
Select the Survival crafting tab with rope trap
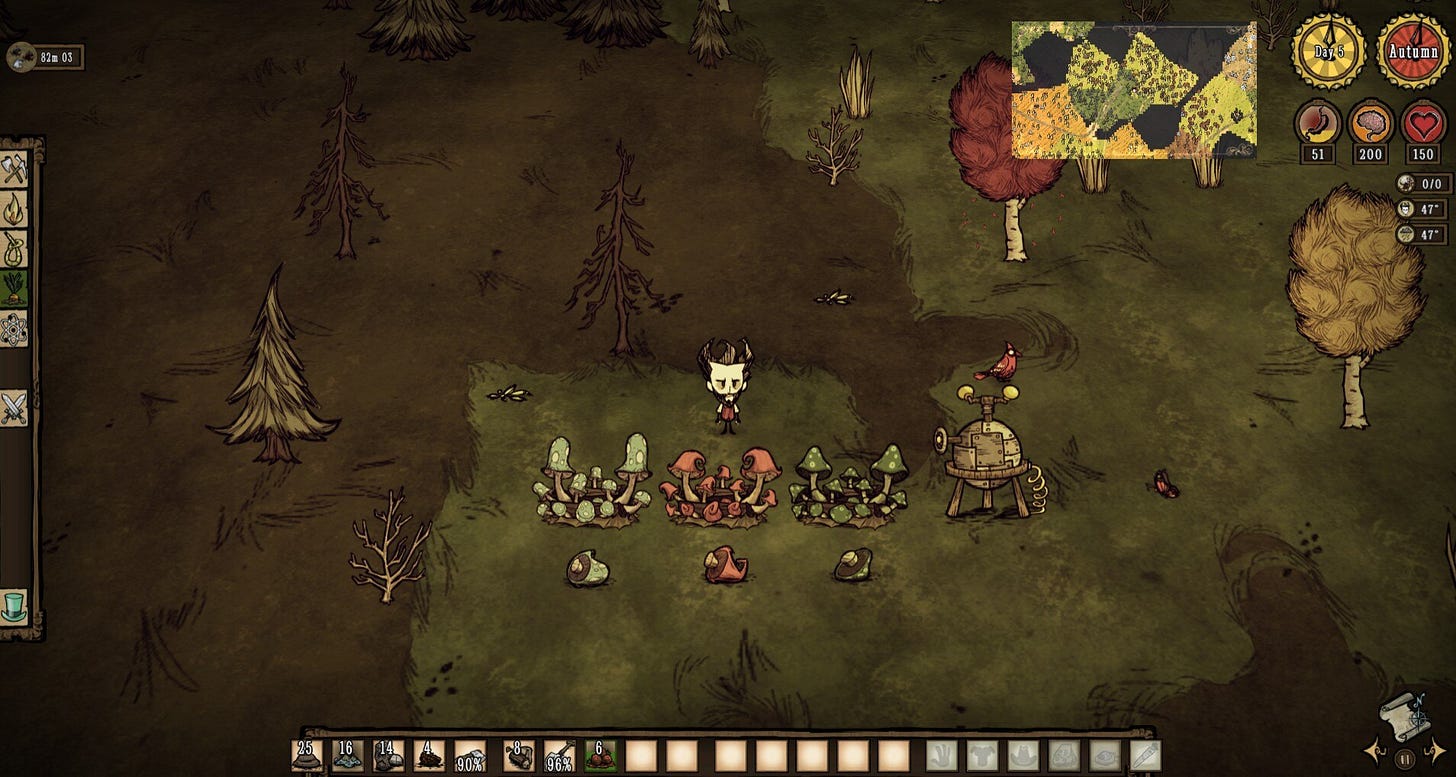[14, 248]
